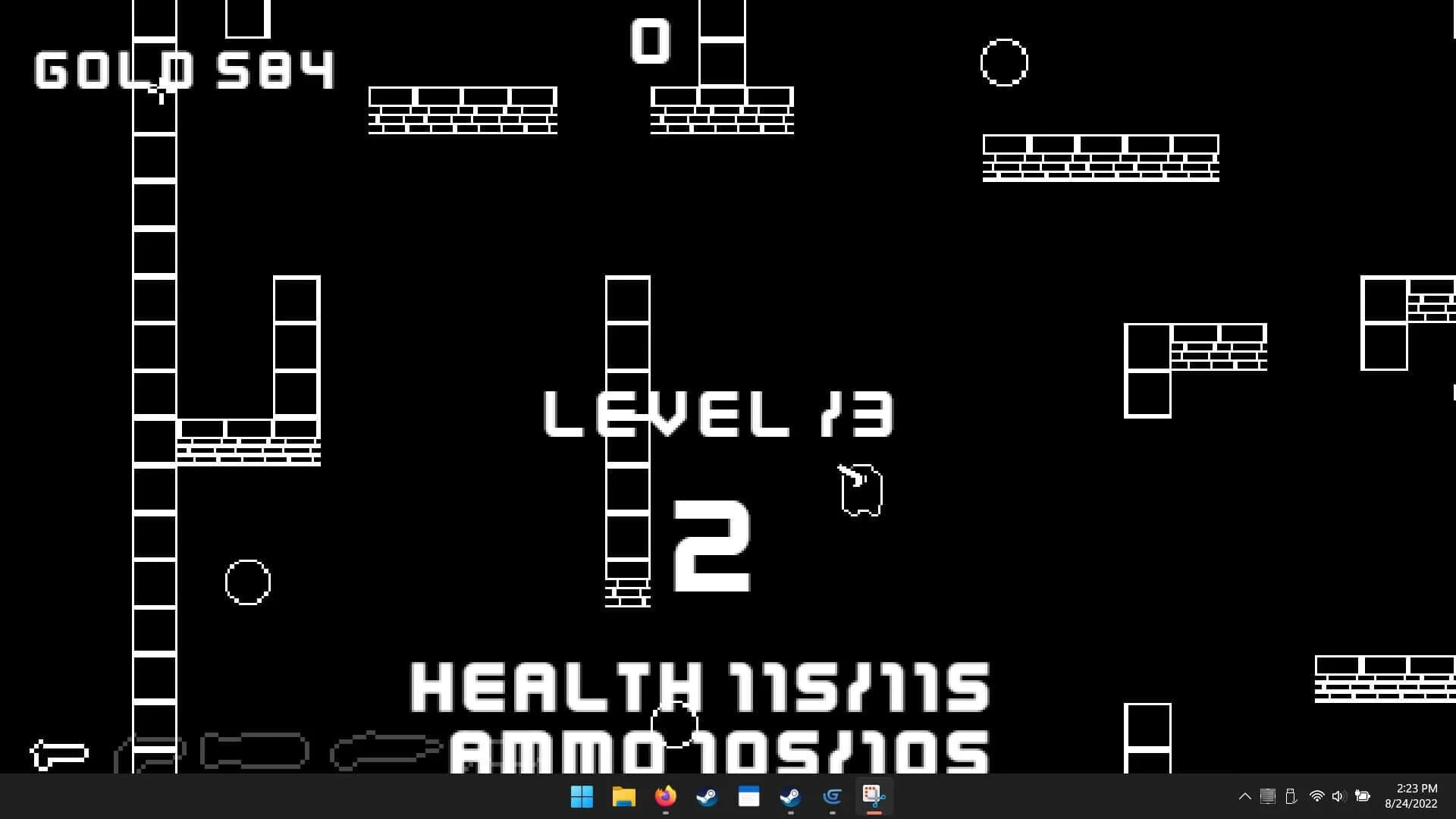Expand hidden system tray icons
The image size is (1456, 819).
pyautogui.click(x=1244, y=796)
